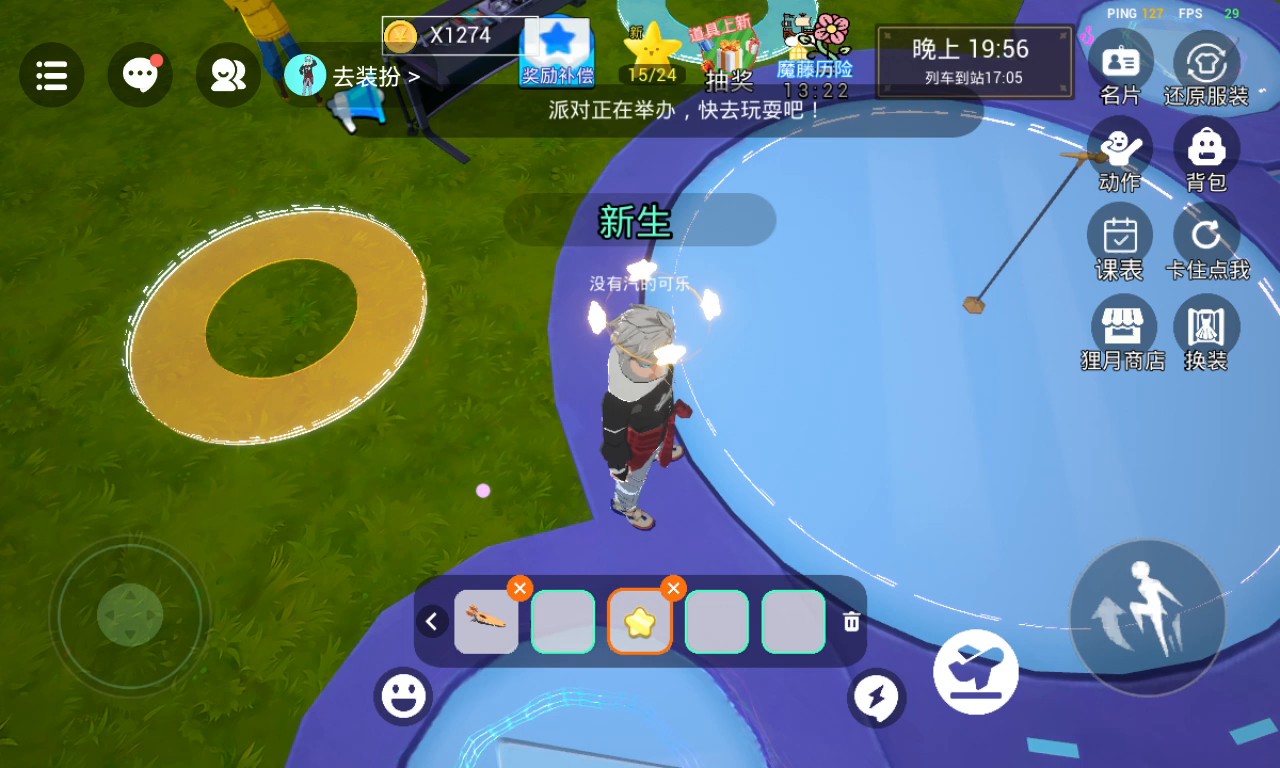The image size is (1280, 768).
Task: Show the 课表 class schedule
Action: point(1119,241)
